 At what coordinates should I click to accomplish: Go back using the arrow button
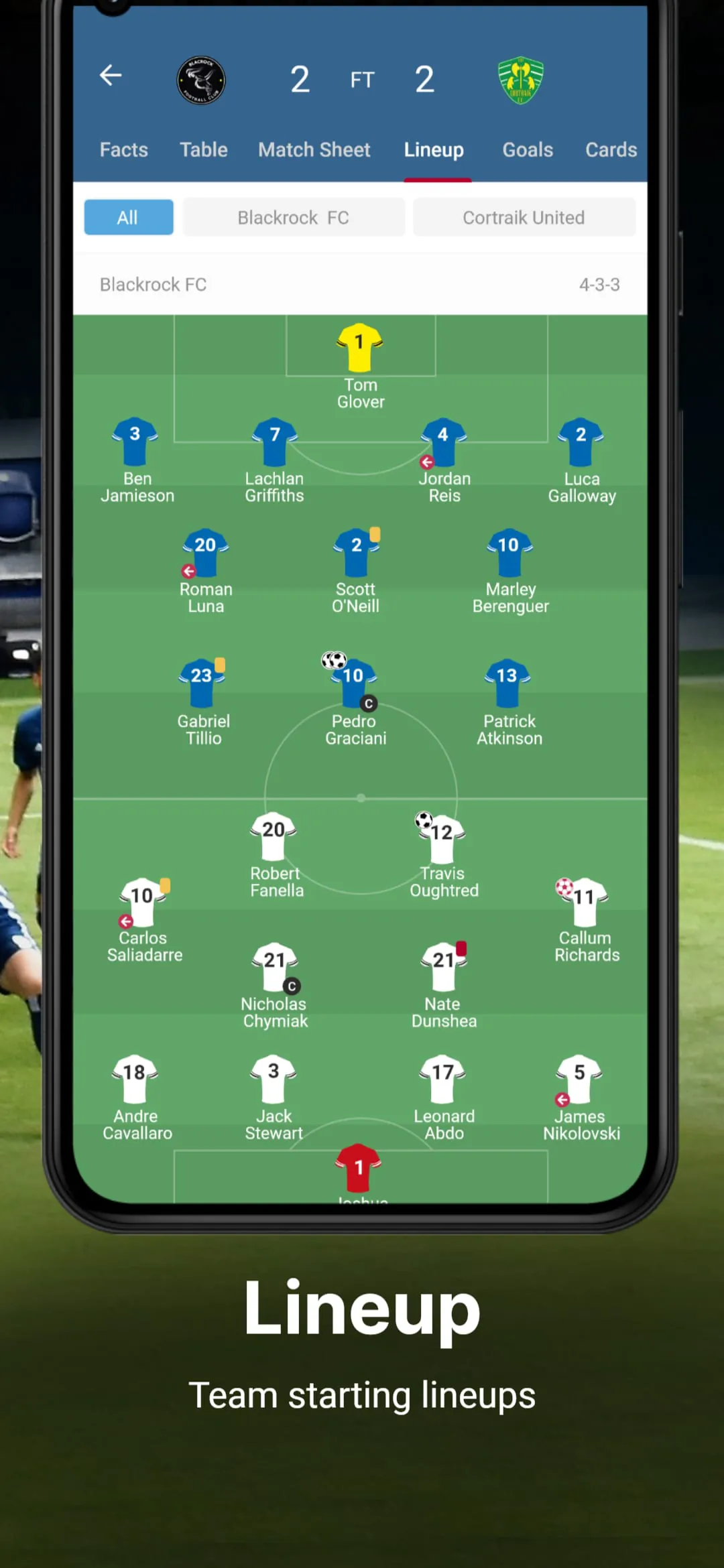tap(111, 75)
